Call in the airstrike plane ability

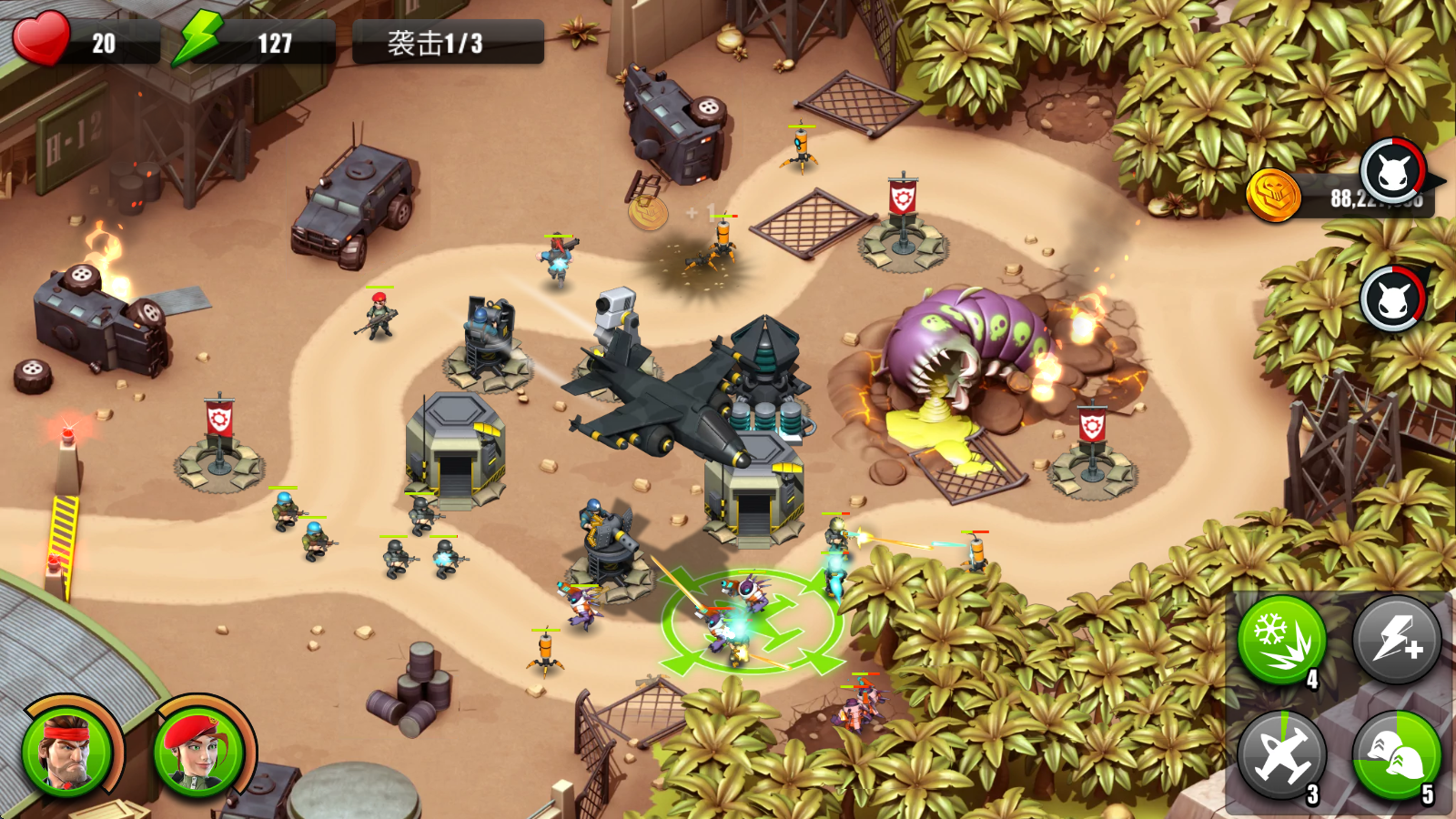coord(1283,755)
